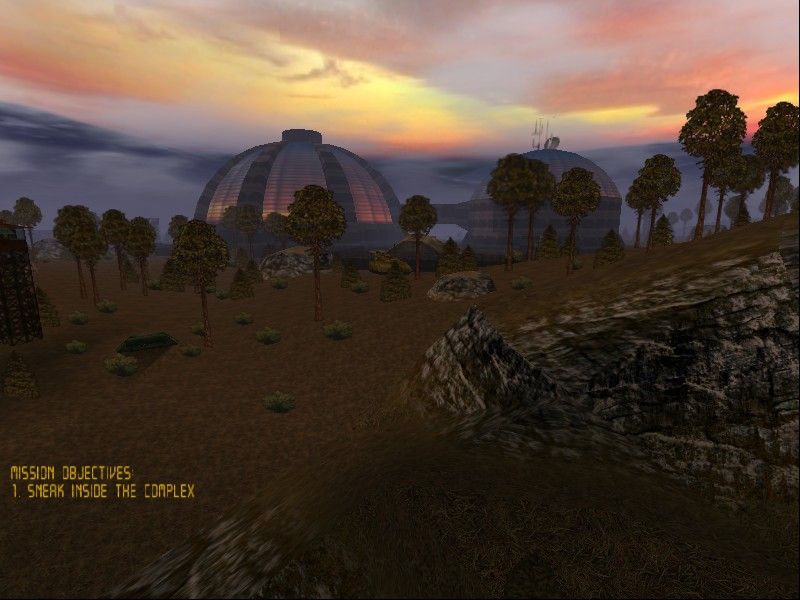
Task: Select the Sneak Inside the Complex objective
Action: click(x=103, y=491)
